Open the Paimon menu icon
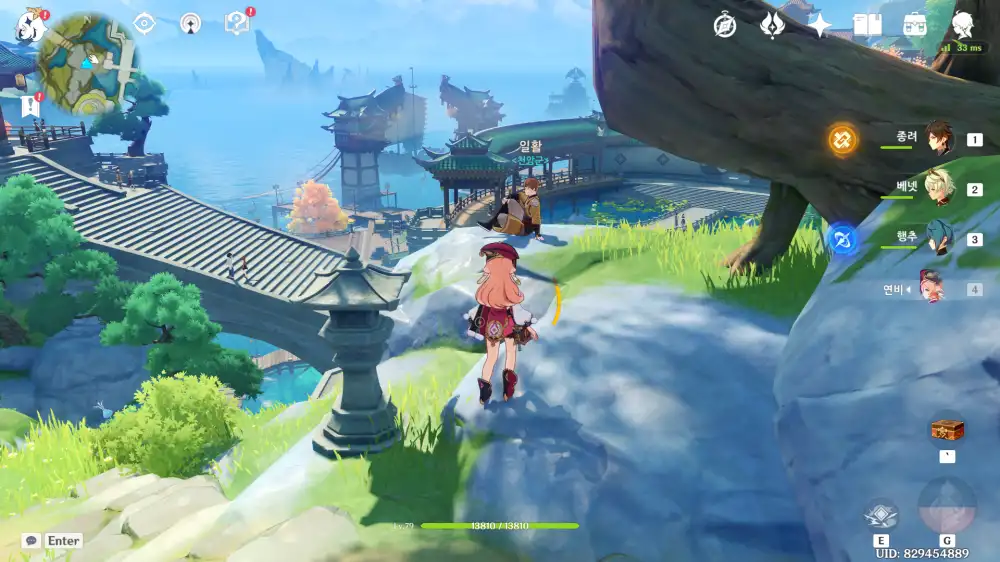Screen dimensions: 1000x562 (x=29, y=26)
